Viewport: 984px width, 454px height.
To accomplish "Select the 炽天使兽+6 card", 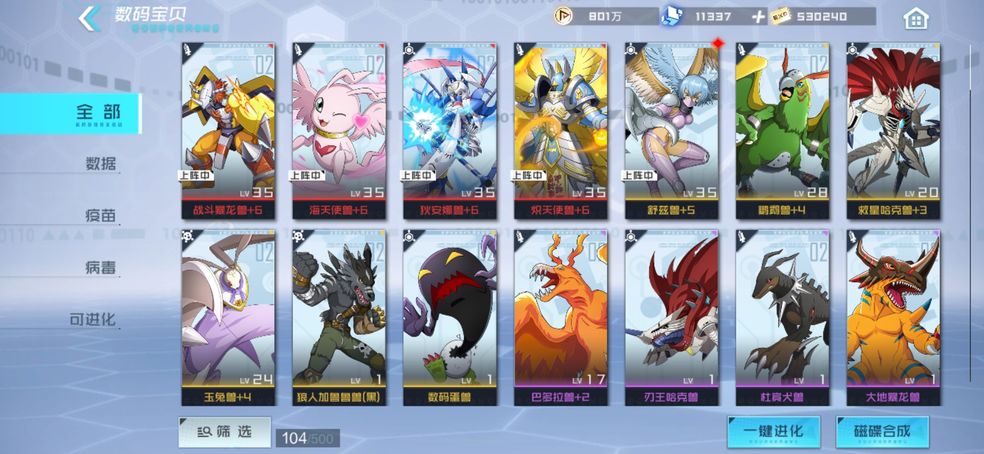I will [x=559, y=130].
